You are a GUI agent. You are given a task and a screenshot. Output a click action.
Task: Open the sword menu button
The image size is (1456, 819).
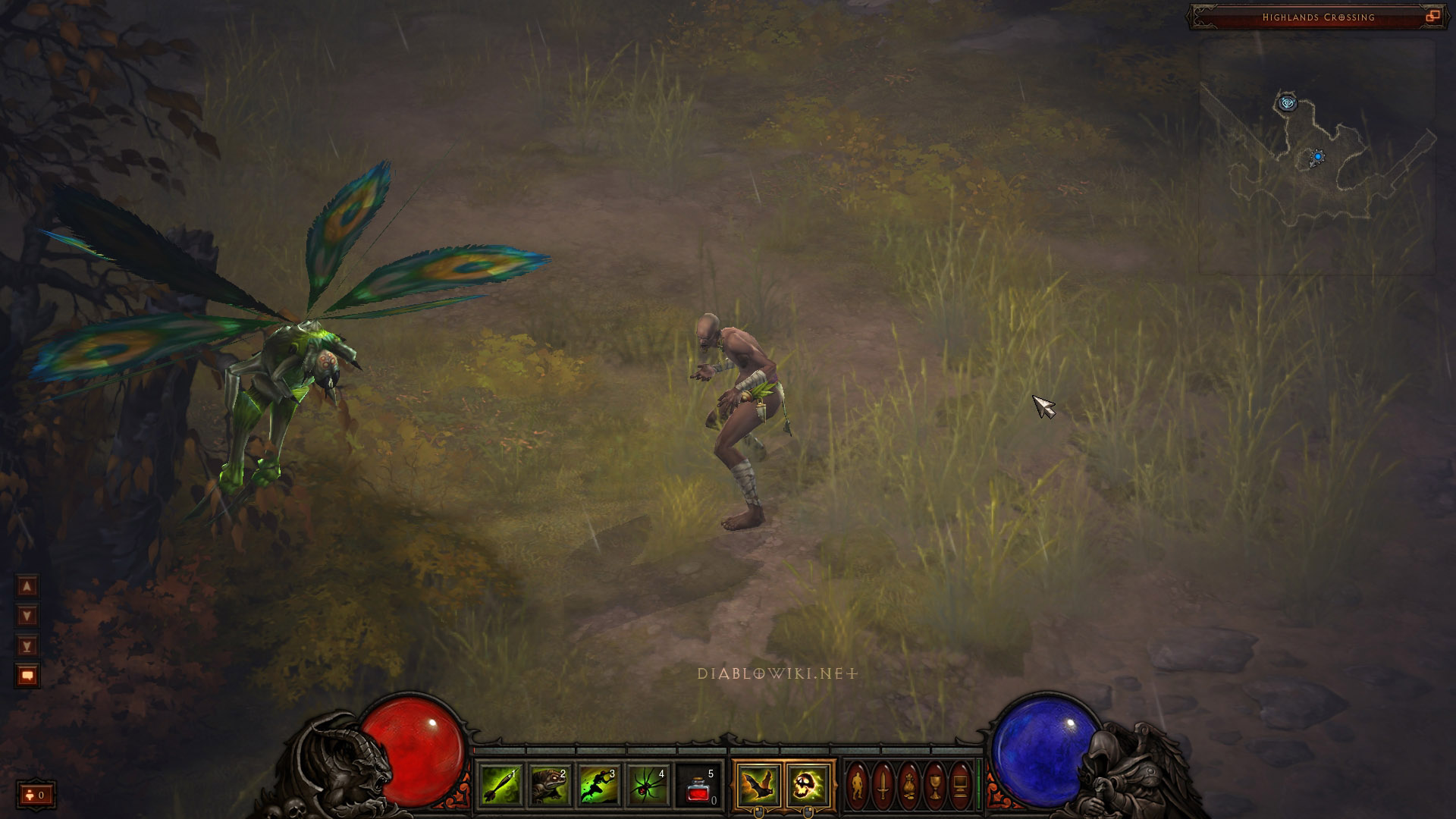point(883,786)
